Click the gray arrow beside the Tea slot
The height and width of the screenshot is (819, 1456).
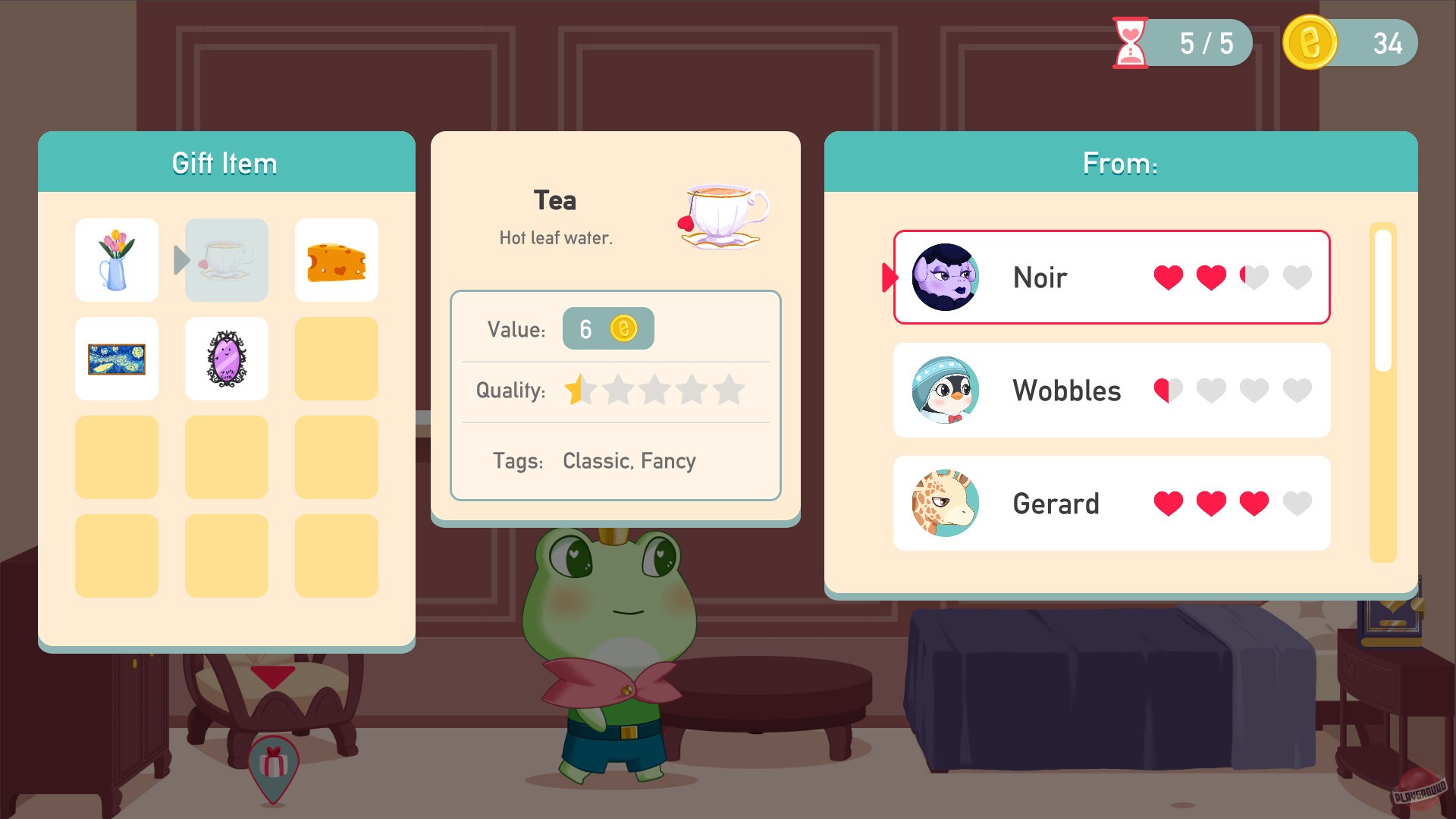coord(178,259)
